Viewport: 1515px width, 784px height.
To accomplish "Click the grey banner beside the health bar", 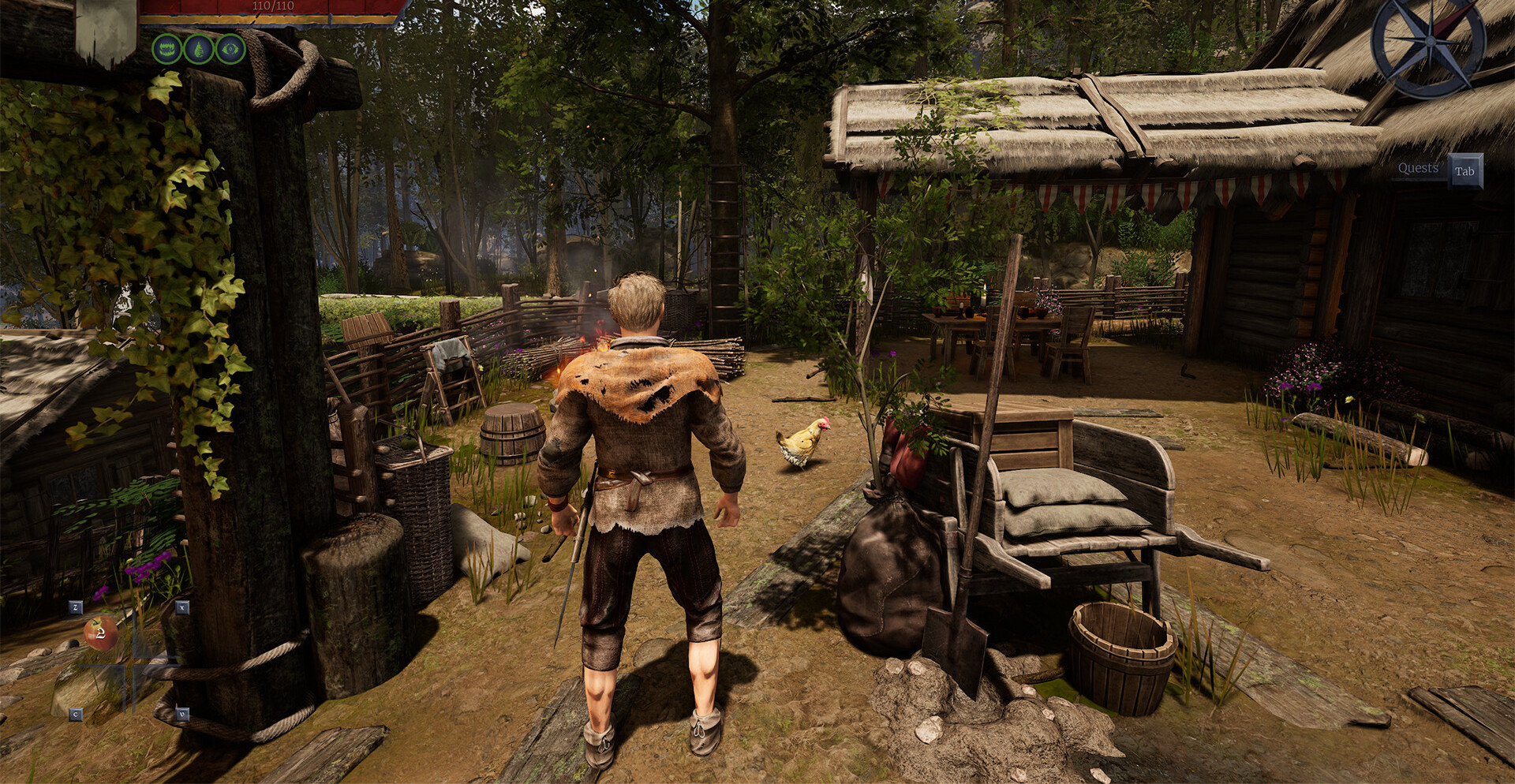I will pos(106,32).
